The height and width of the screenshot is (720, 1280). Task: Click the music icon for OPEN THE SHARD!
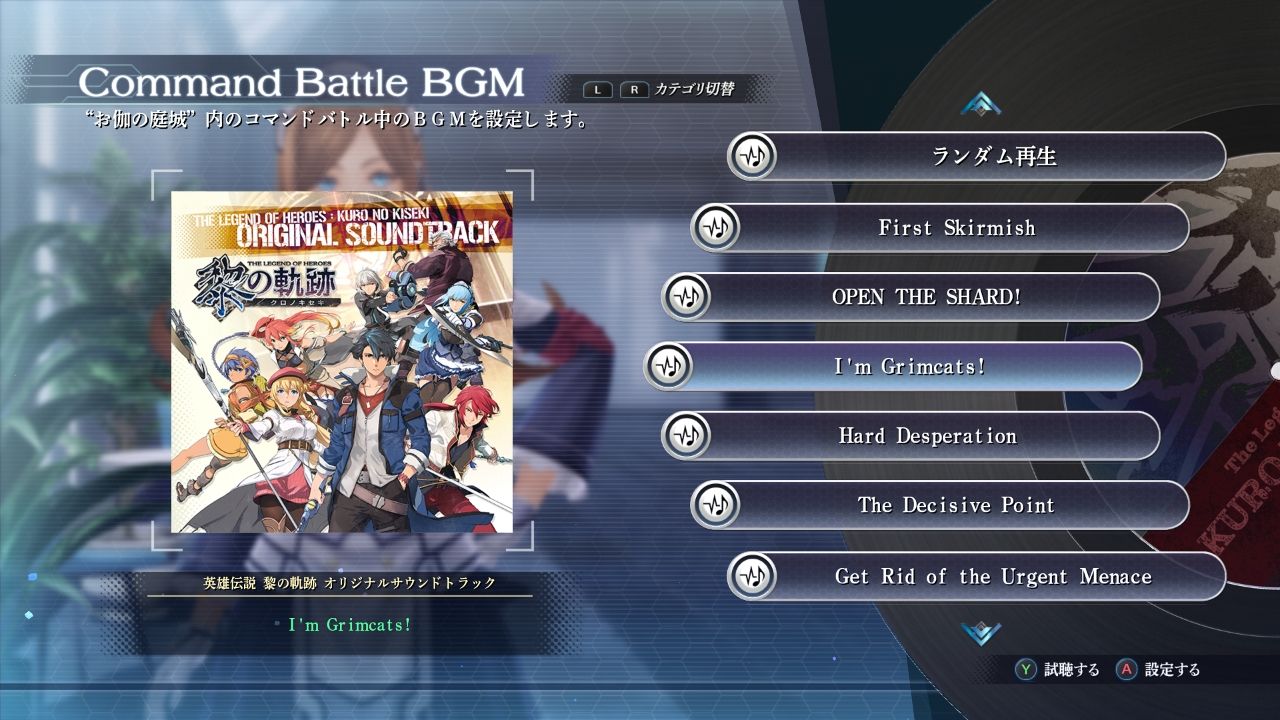[686, 296]
